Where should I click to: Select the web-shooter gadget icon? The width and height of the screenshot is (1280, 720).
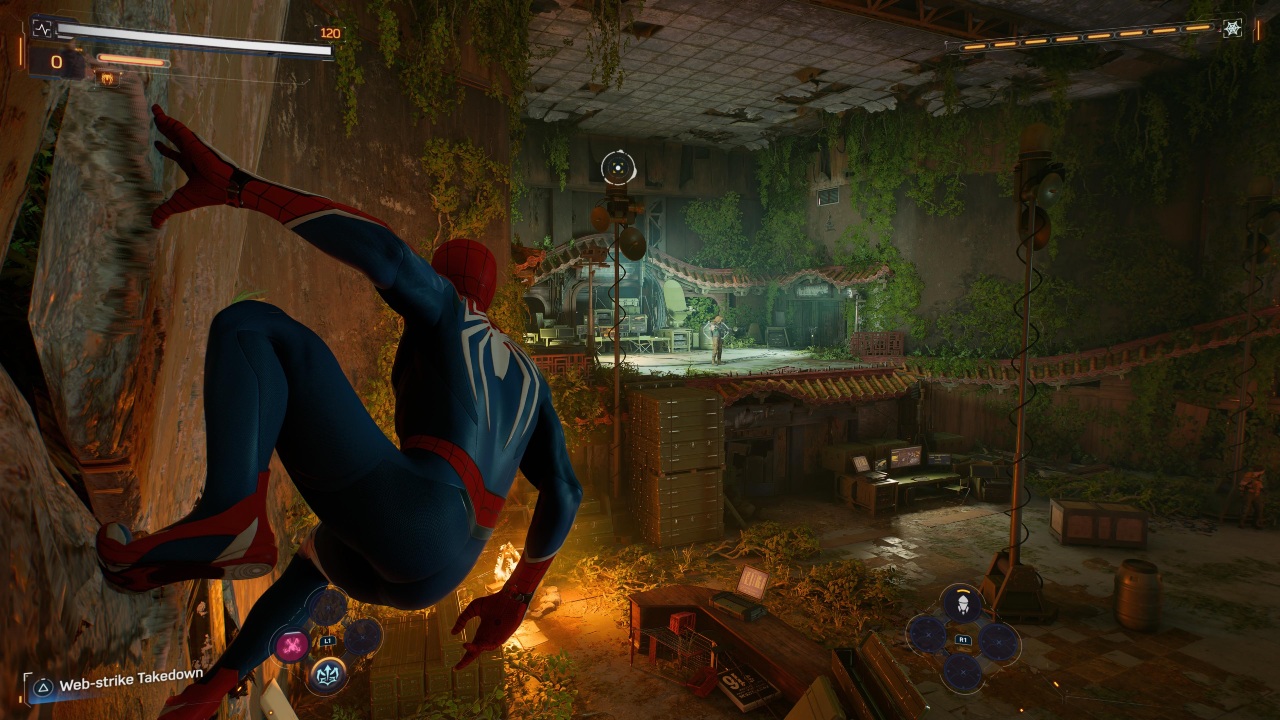click(x=961, y=604)
